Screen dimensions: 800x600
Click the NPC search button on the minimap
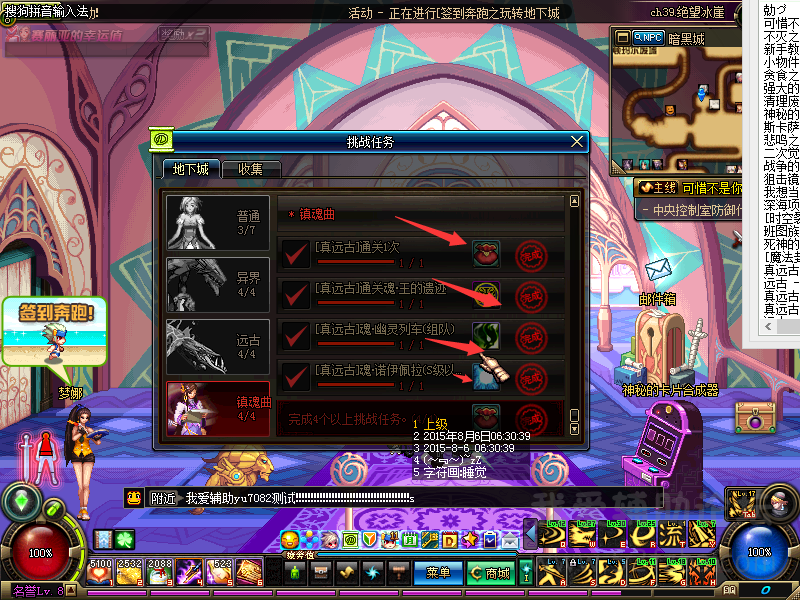[x=648, y=37]
